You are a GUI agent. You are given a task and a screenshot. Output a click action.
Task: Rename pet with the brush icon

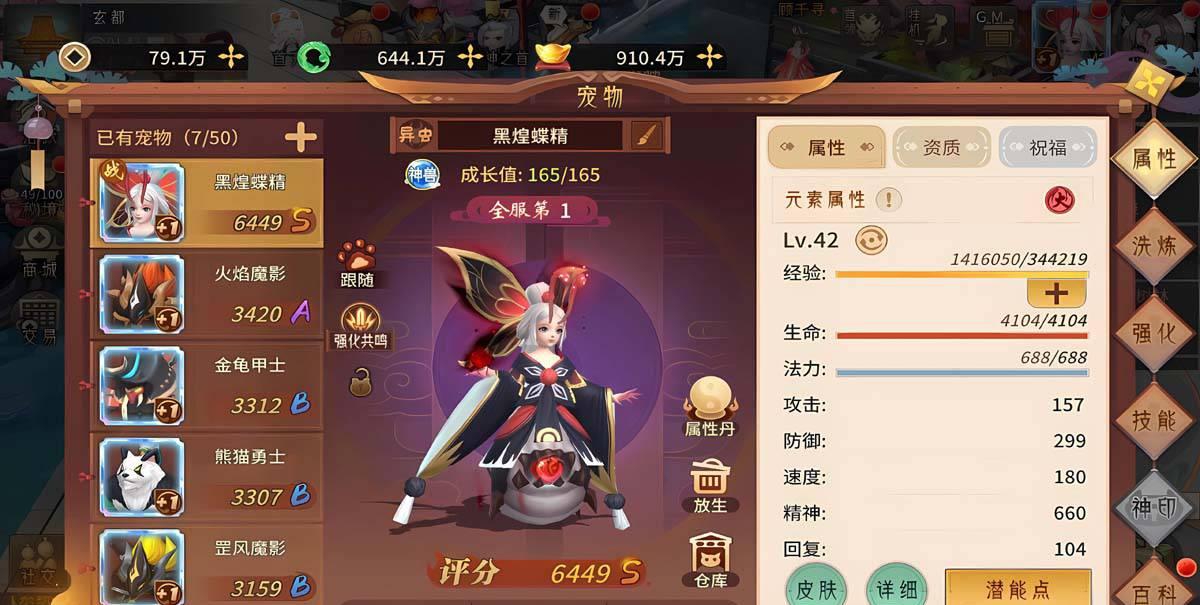click(x=645, y=136)
